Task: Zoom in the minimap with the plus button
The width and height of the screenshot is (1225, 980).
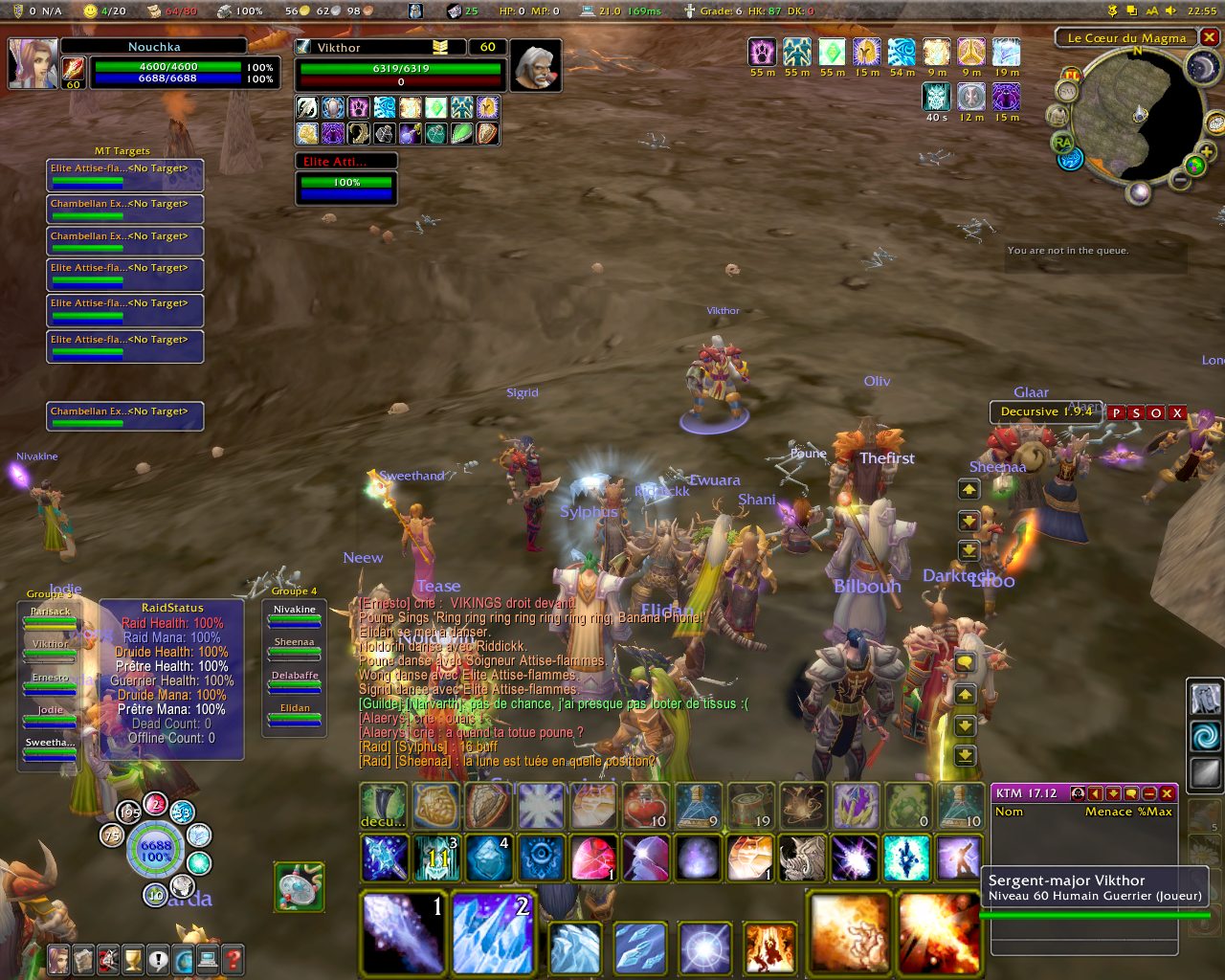Action: [1206, 152]
